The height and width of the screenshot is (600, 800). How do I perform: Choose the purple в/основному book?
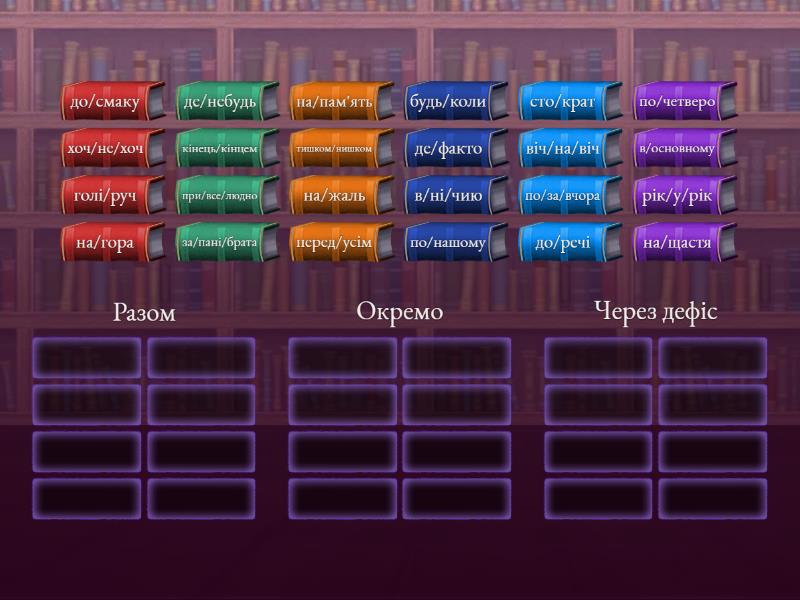coord(677,149)
